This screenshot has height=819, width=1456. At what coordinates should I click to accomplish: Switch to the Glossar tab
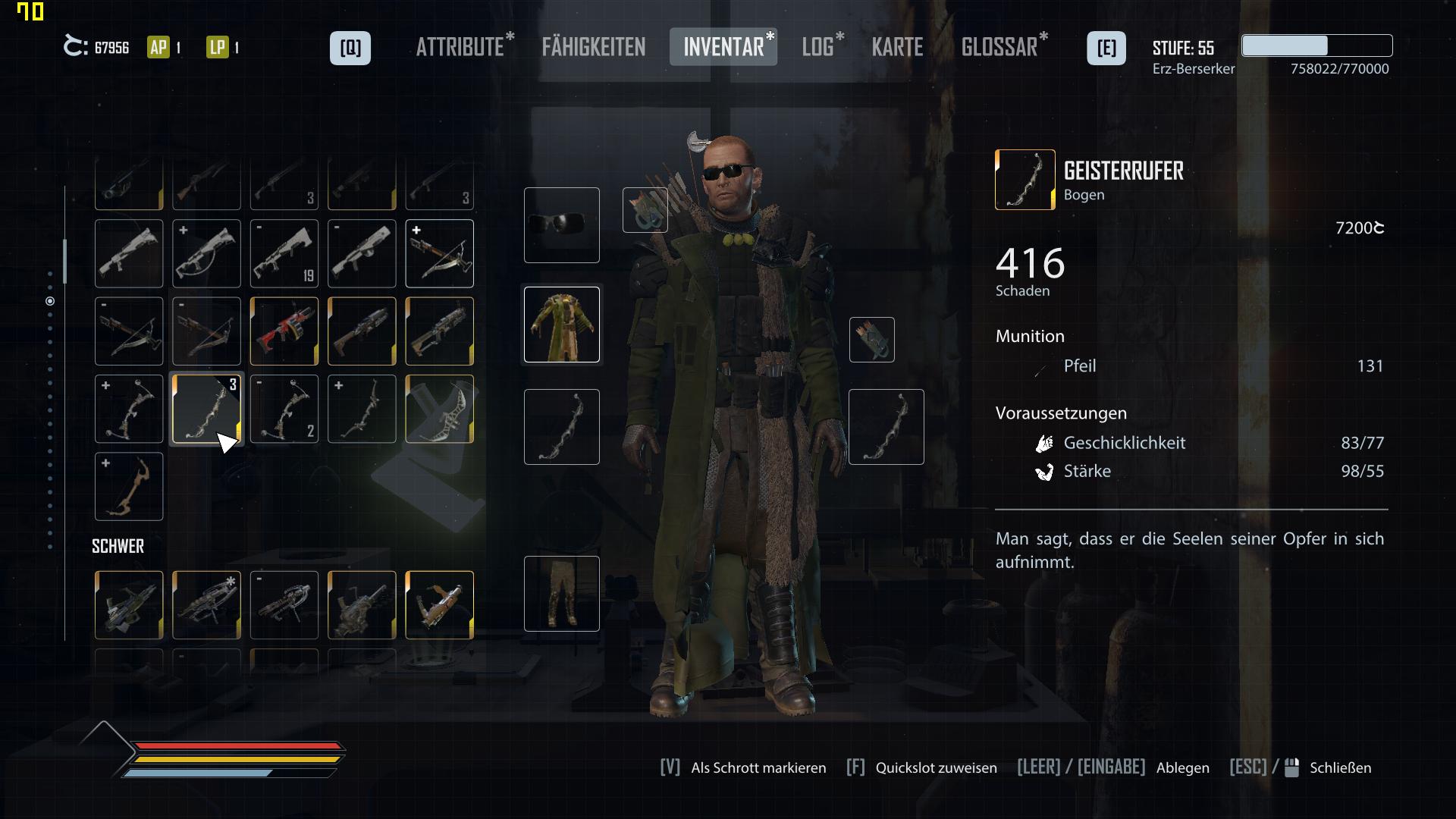[999, 48]
